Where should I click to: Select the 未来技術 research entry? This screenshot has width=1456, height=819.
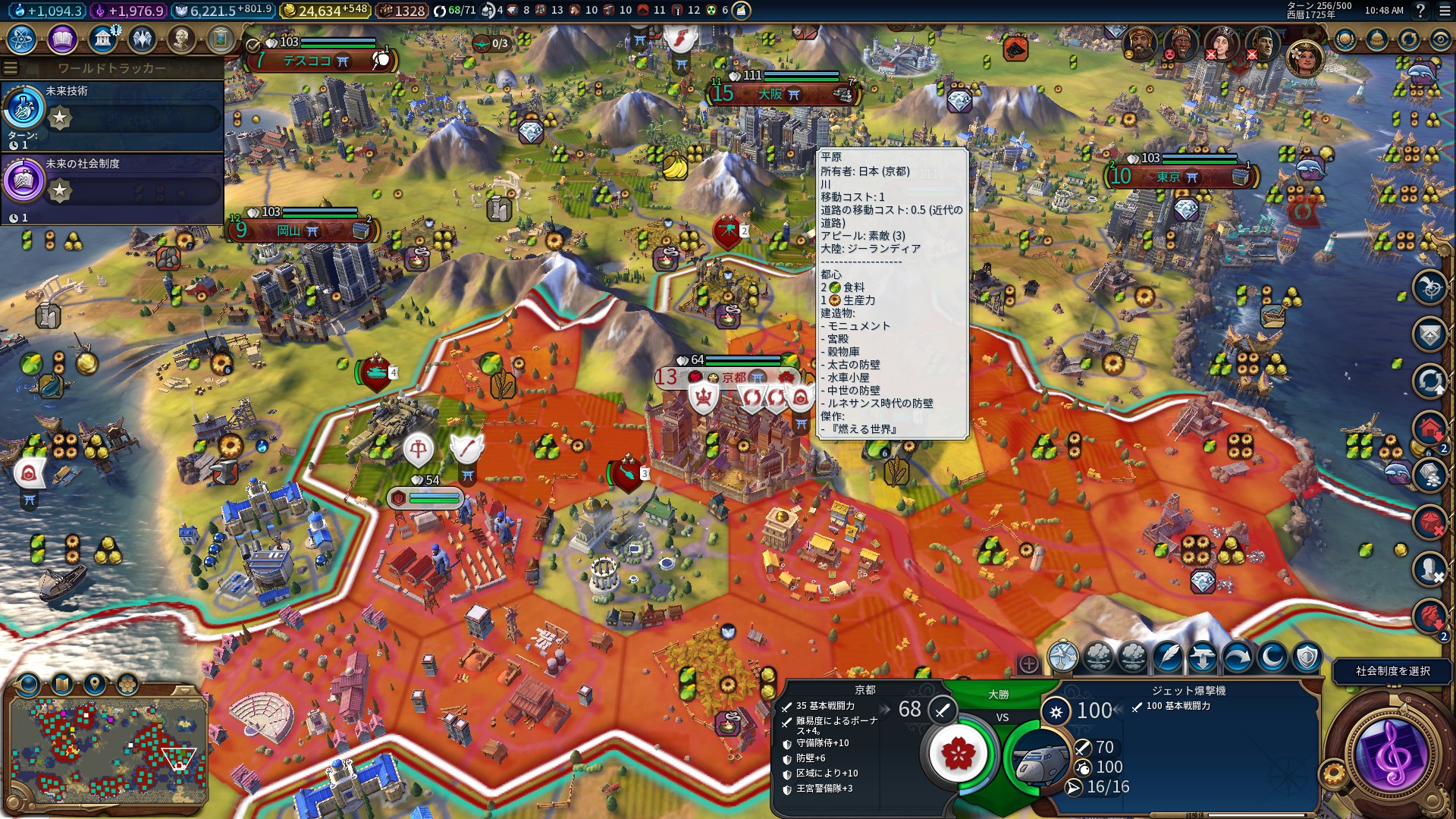pos(112,114)
